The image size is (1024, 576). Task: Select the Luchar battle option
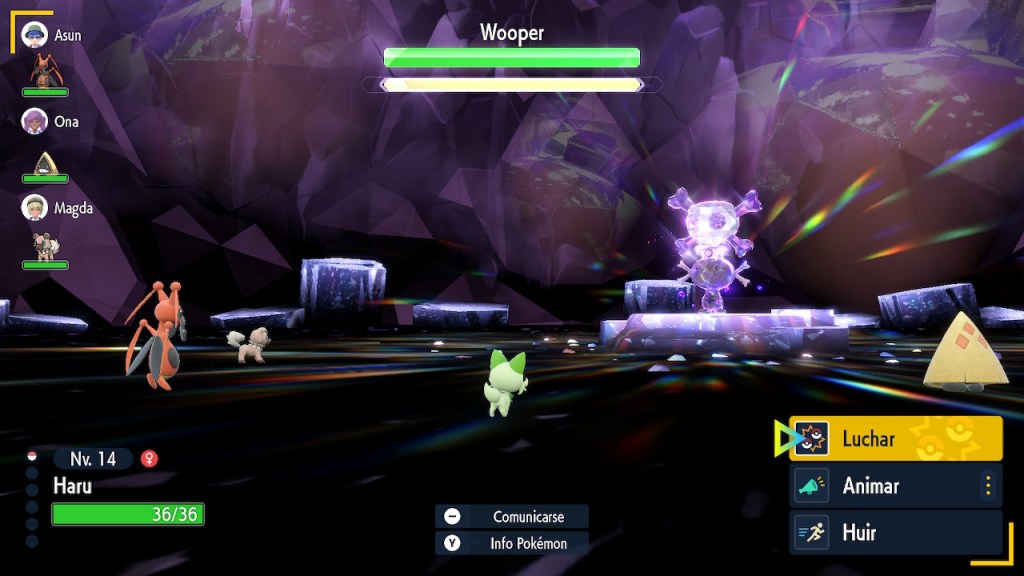pyautogui.click(x=895, y=439)
